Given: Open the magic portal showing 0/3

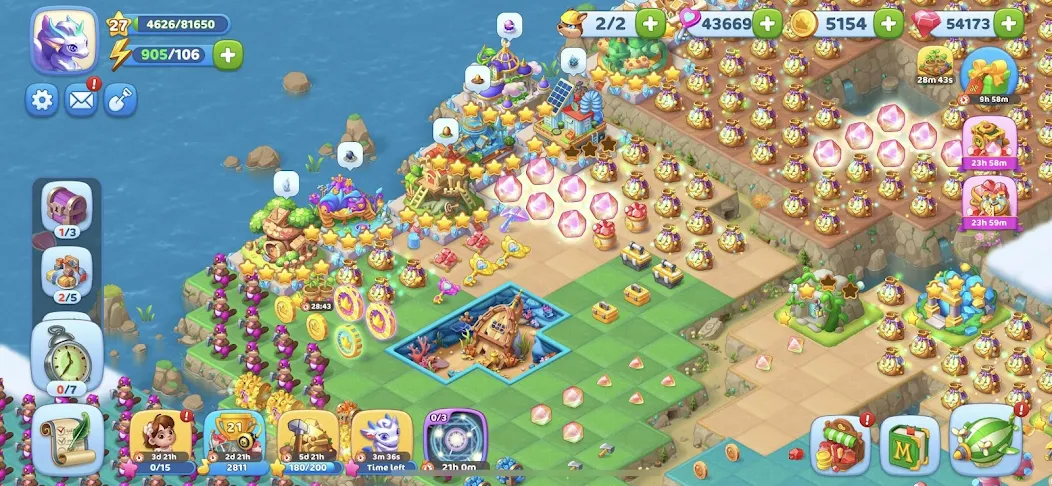Looking at the screenshot, I should [455, 440].
